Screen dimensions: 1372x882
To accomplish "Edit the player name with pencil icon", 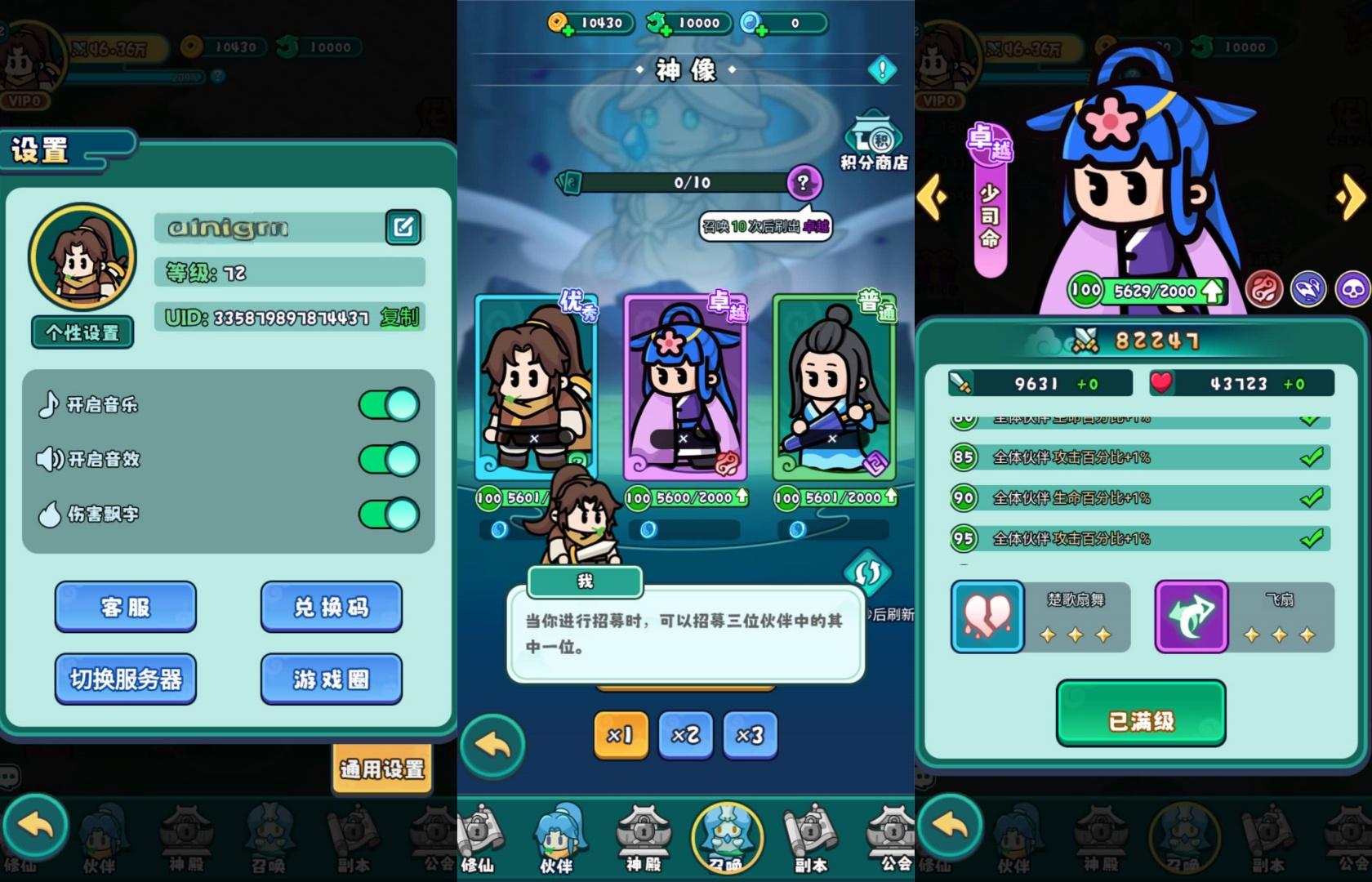I will point(403,228).
